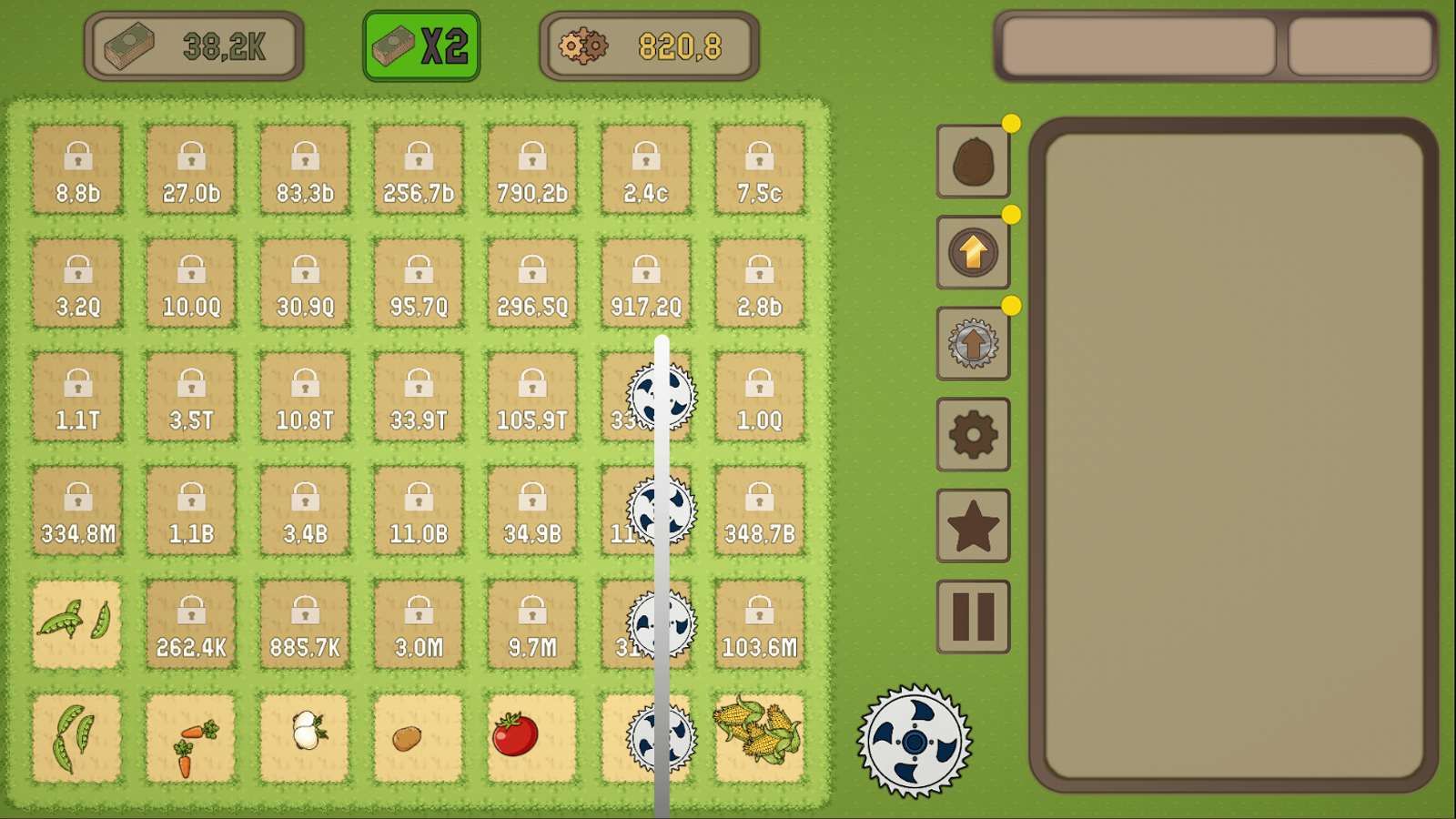Open the upgrade arrow panel

972,253
